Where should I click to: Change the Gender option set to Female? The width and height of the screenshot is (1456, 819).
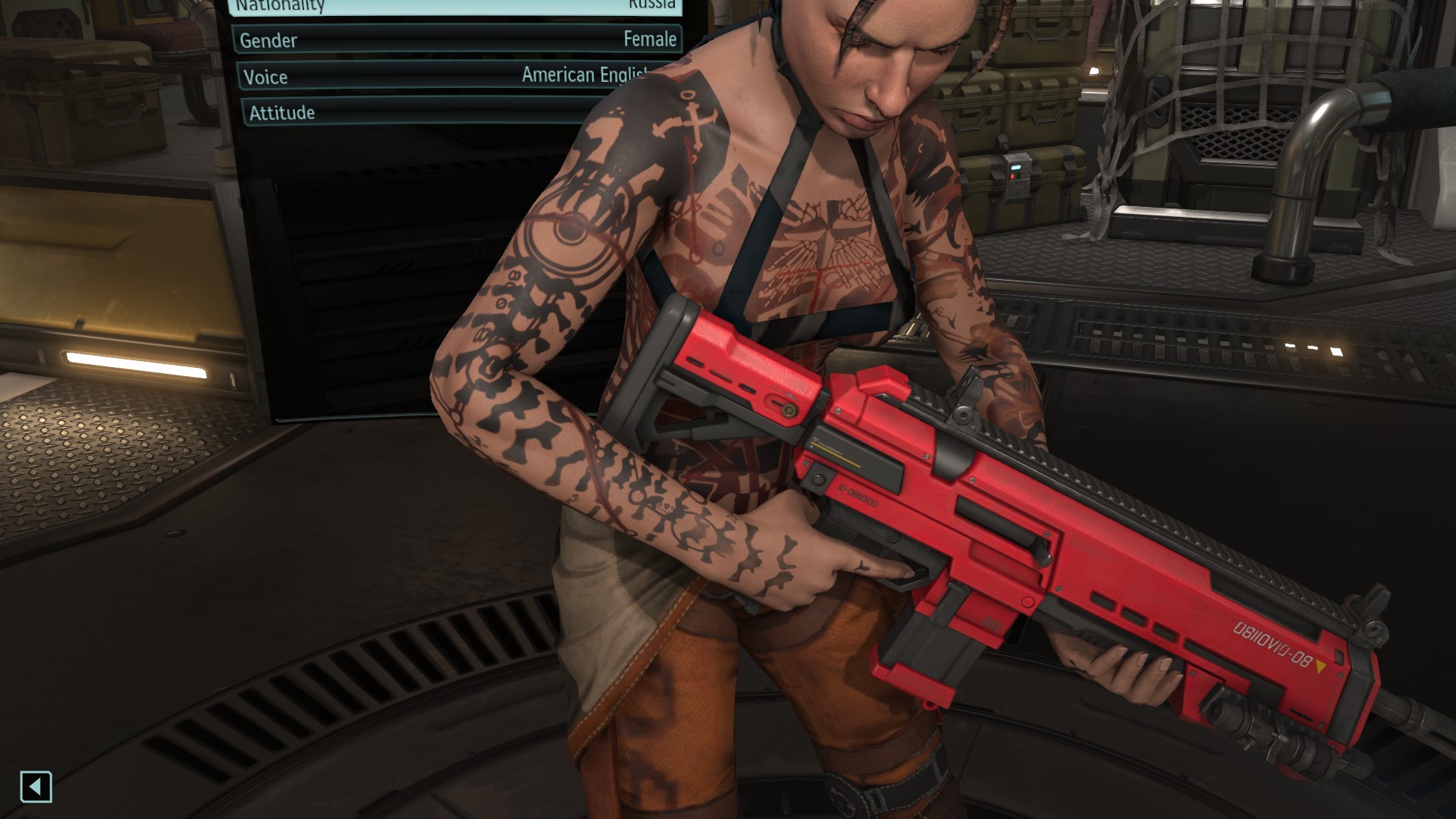click(x=458, y=39)
